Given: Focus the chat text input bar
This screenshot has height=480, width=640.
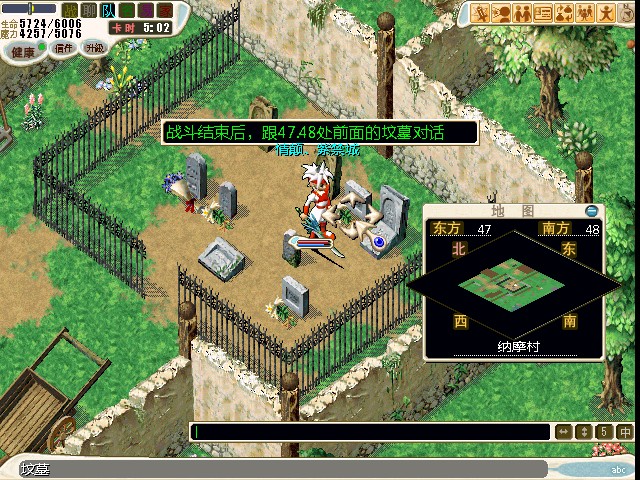Looking at the screenshot, I should [370, 432].
